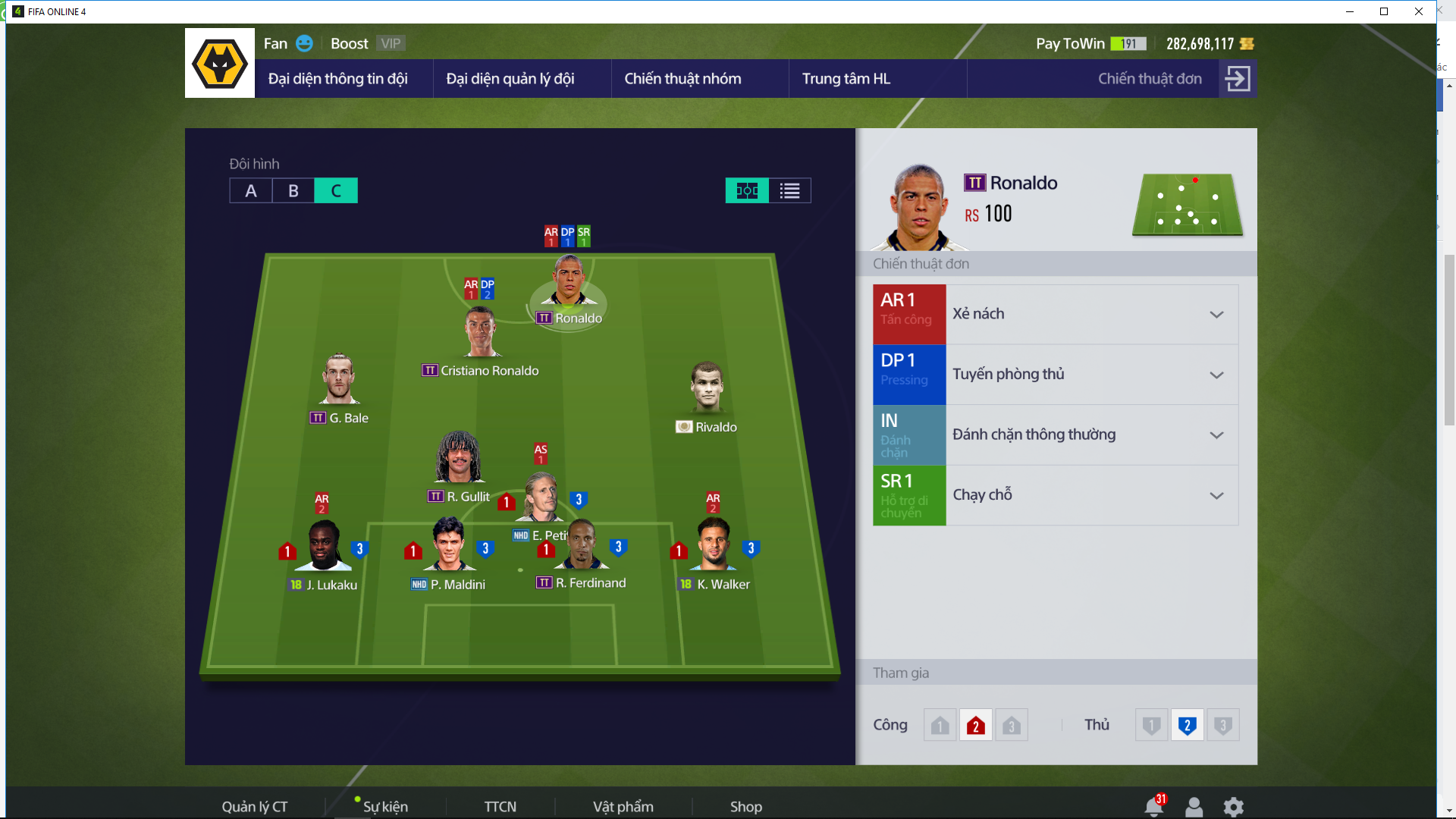Select formation preset B
Screen dimensions: 1456x819
point(293,191)
